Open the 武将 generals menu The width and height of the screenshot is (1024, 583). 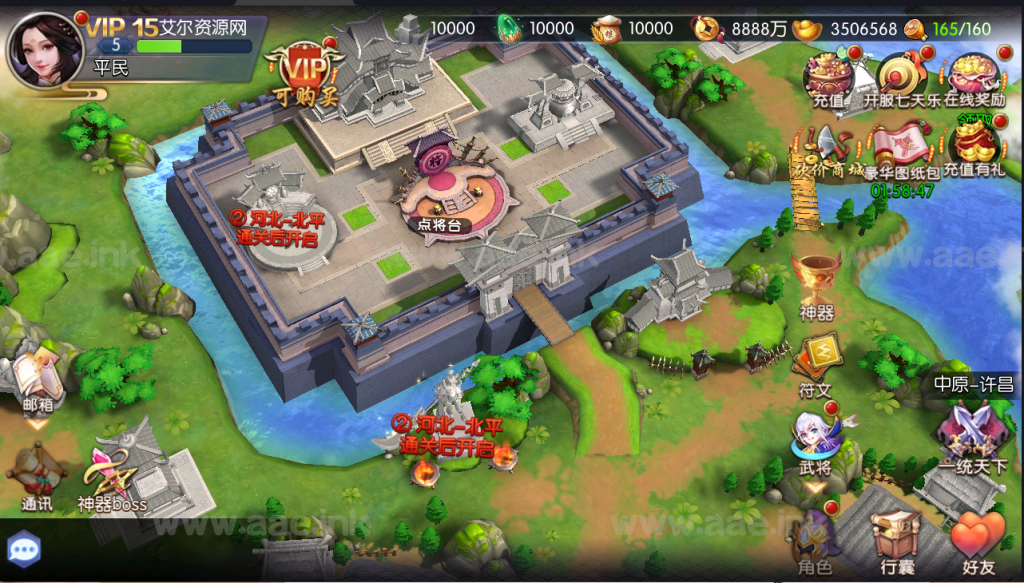(815, 441)
